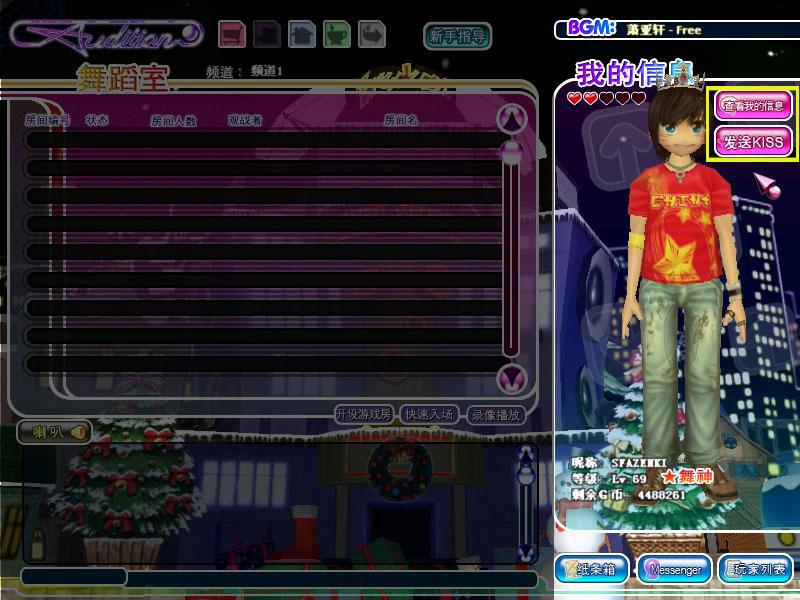Send a kiss with 发送KISS

click(753, 141)
